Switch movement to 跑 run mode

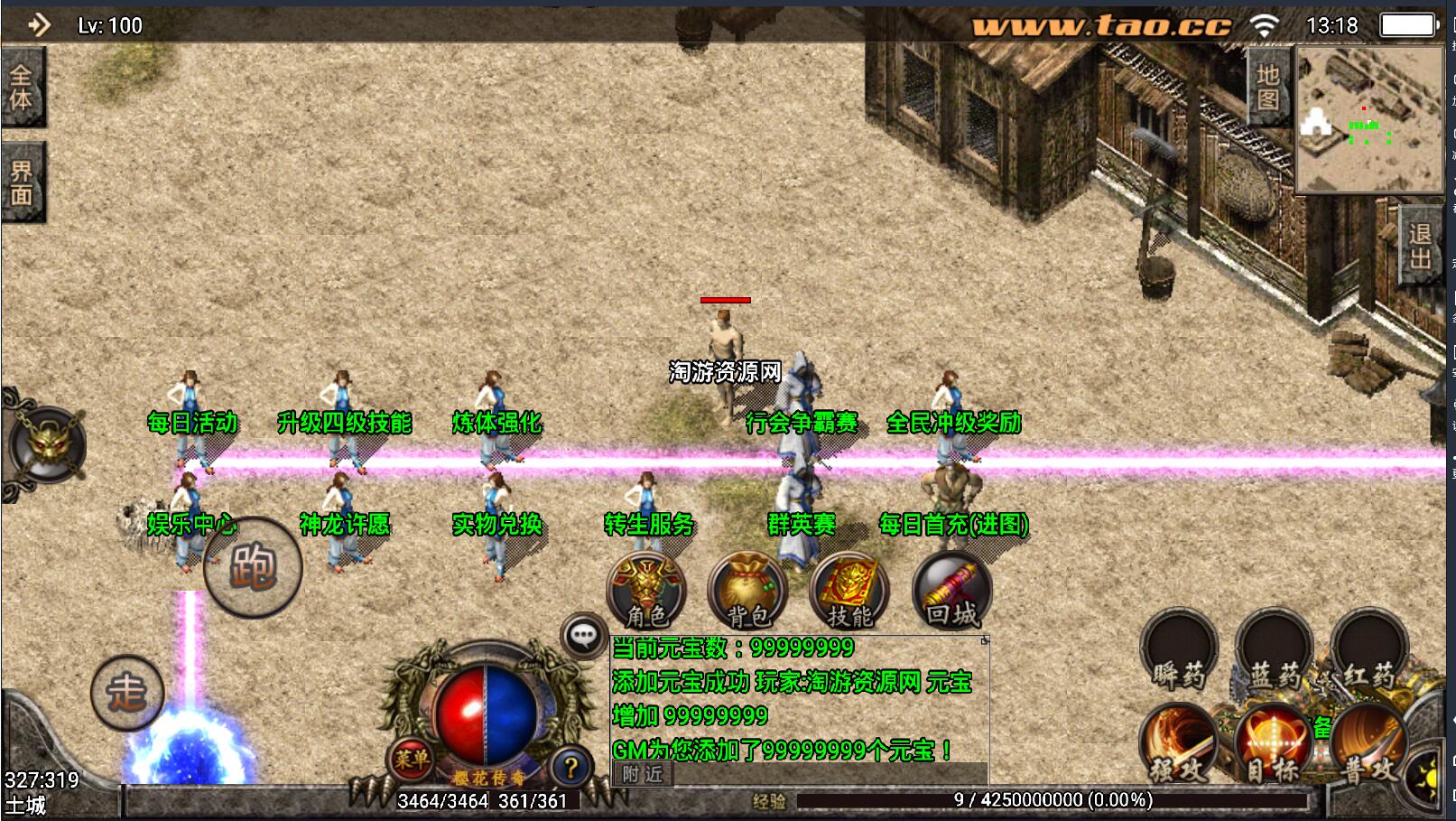tap(253, 566)
